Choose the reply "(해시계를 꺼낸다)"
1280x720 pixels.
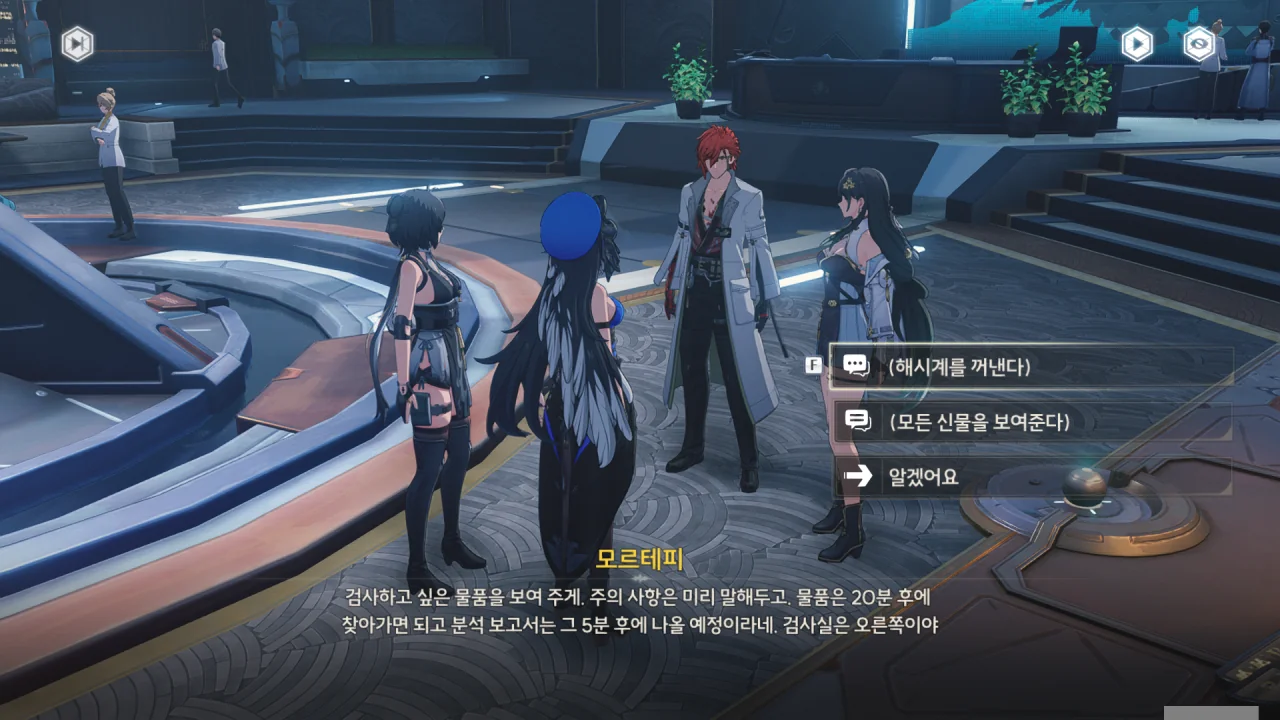point(1030,367)
